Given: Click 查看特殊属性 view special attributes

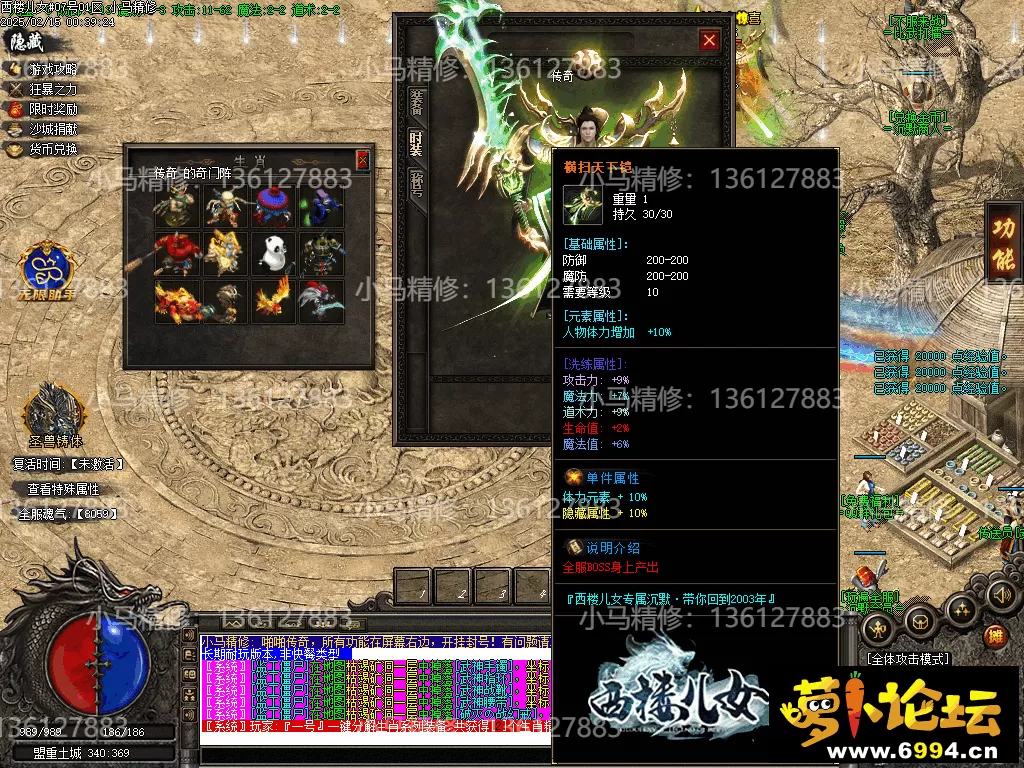Looking at the screenshot, I should pos(63,489).
